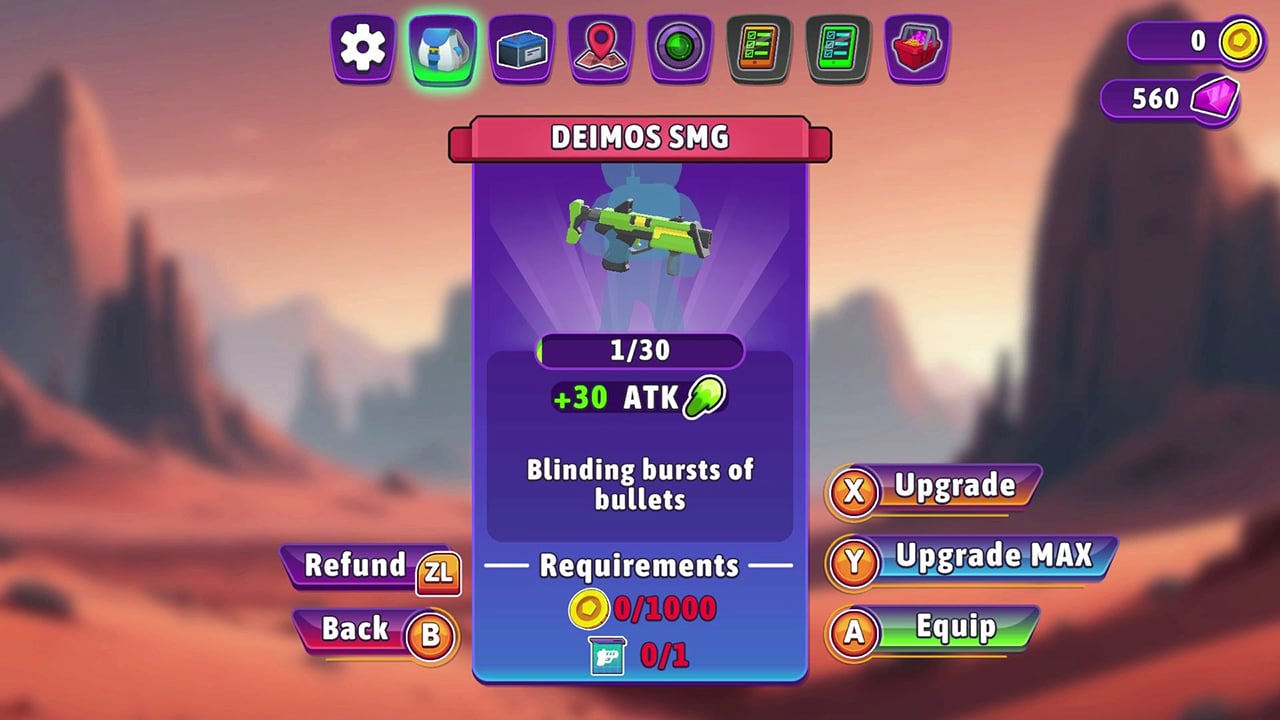Click the coin icon in Requirements section
The image size is (1280, 720).
[589, 609]
